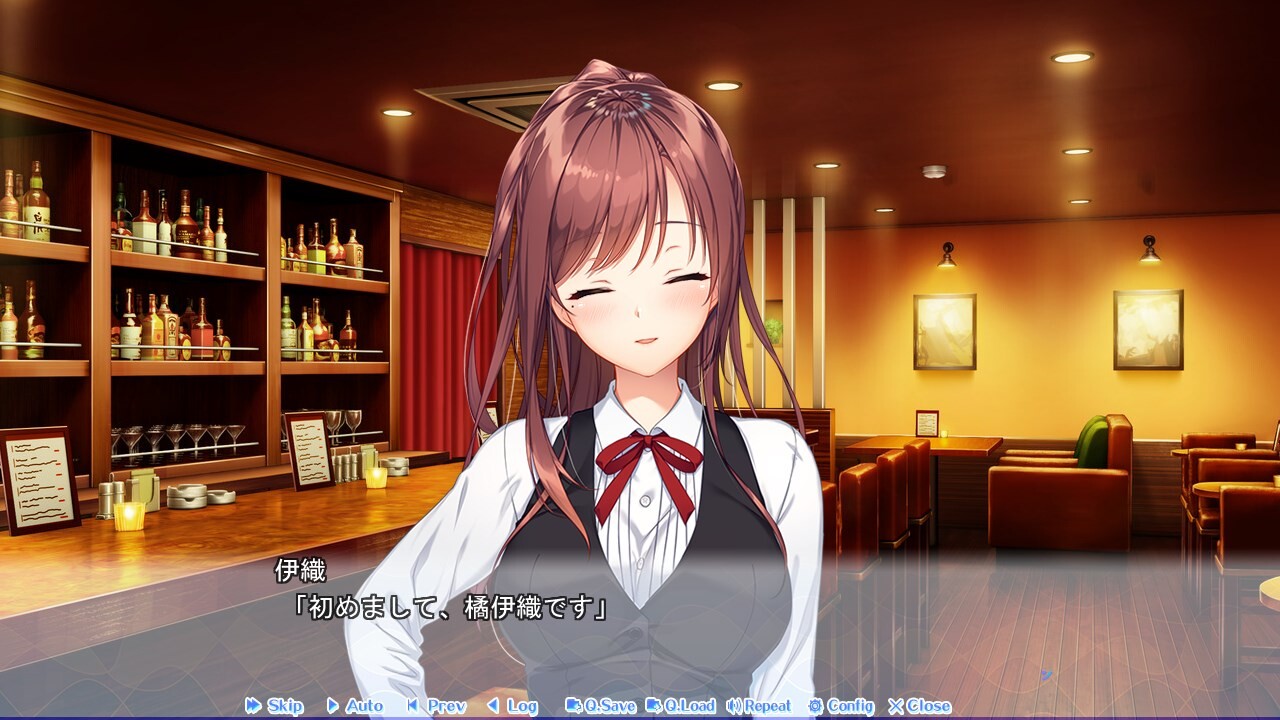Click the Prev rewind icon

click(412, 706)
